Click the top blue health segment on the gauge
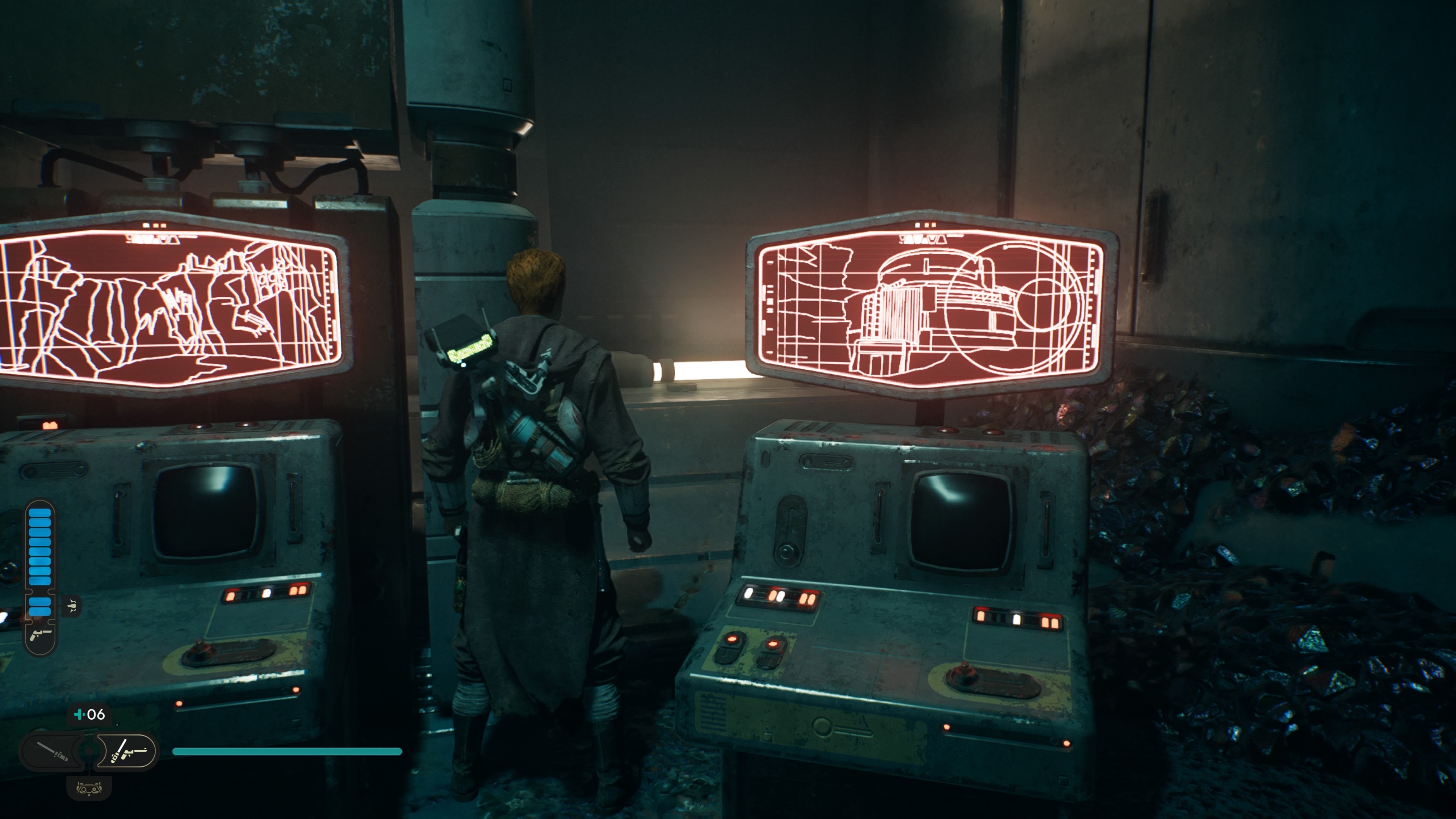Image resolution: width=1456 pixels, height=819 pixels. 39,513
